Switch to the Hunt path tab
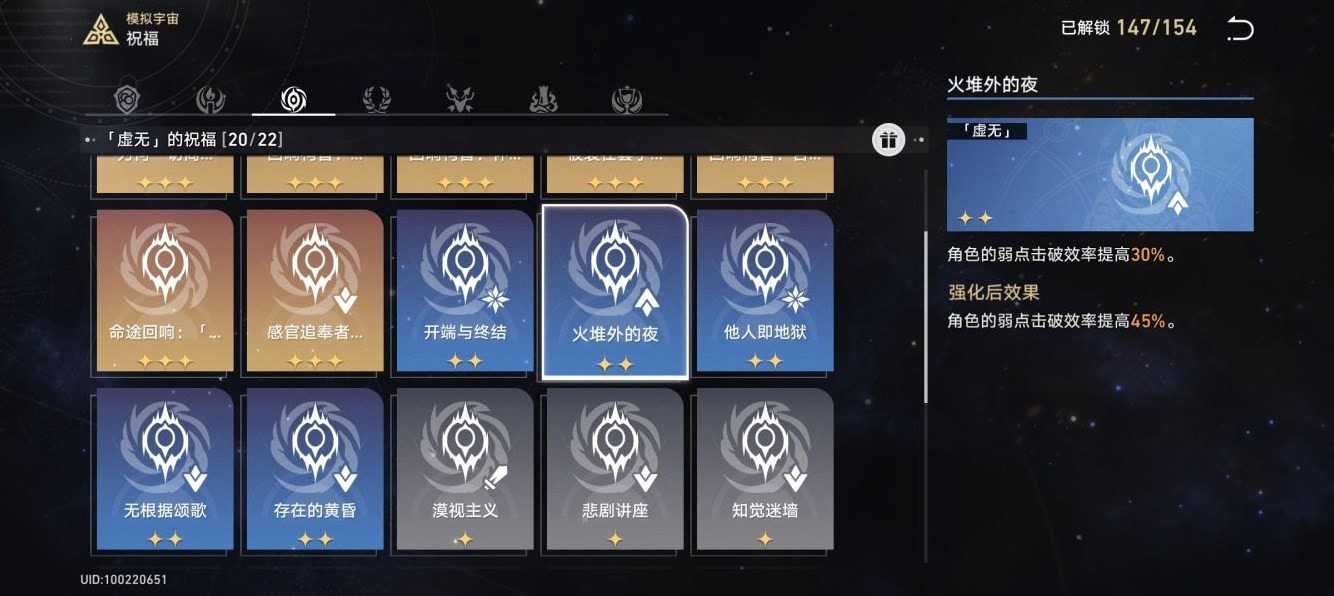 (x=459, y=99)
